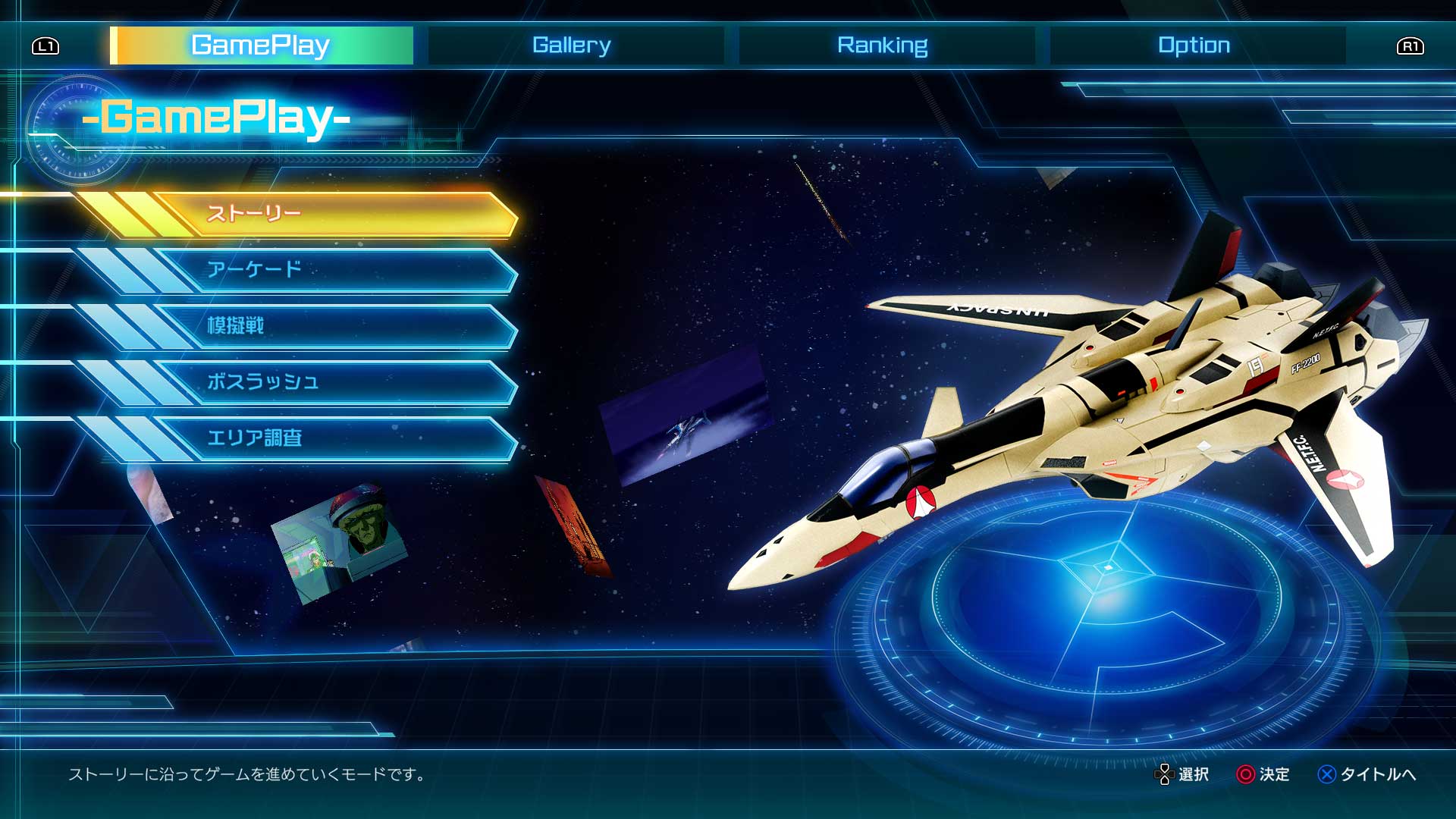Open the エリア調査 area survey mode
Viewport: 1456px width, 819px height.
point(334,438)
